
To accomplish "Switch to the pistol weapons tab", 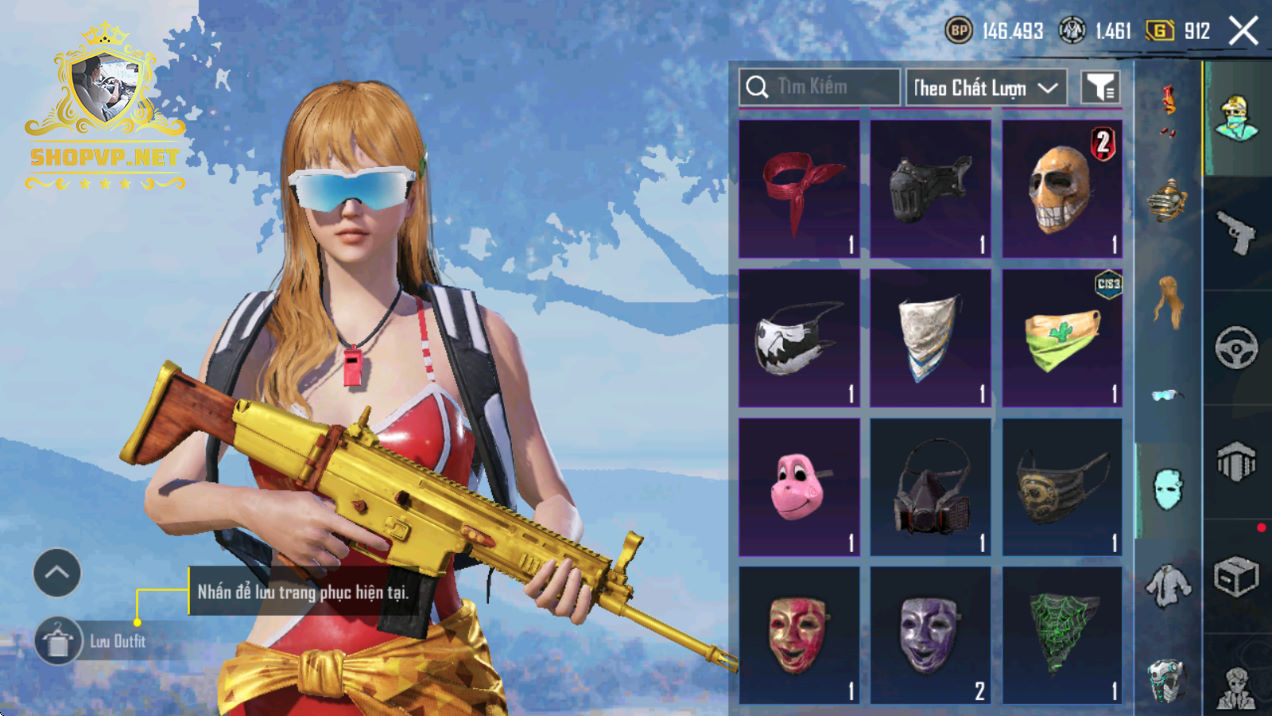I will coord(1237,233).
